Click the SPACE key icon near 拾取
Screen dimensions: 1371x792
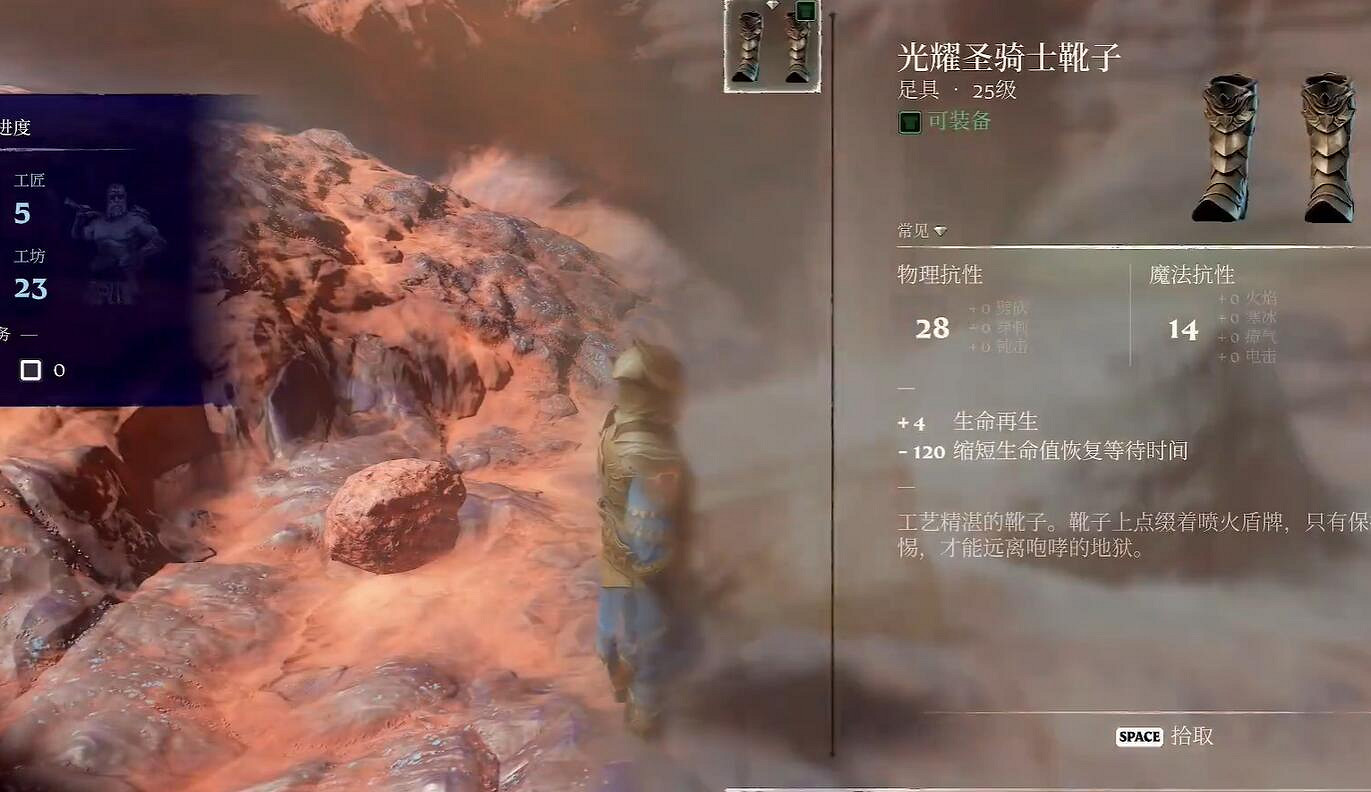pos(1137,736)
